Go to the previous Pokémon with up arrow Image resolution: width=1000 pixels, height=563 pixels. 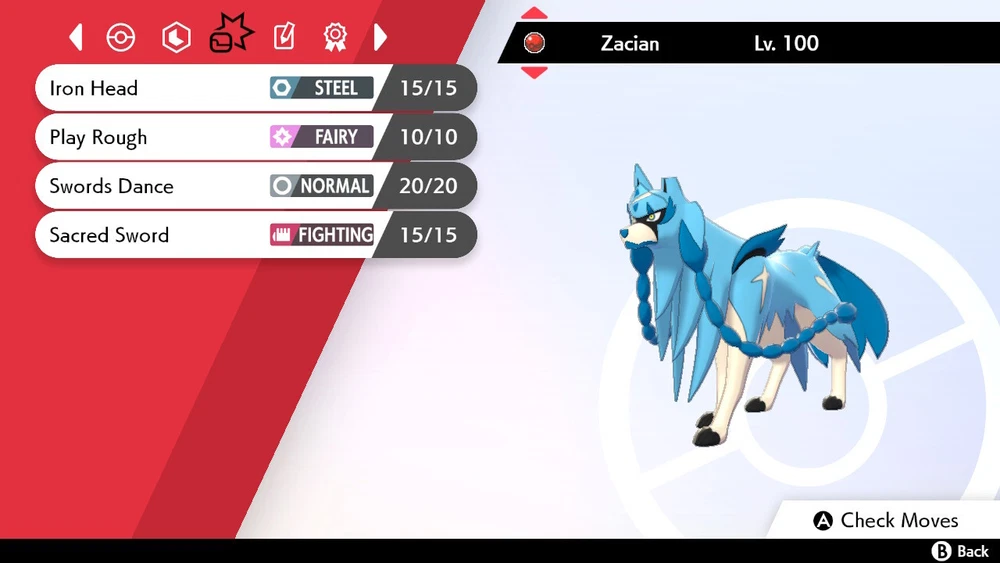point(535,13)
